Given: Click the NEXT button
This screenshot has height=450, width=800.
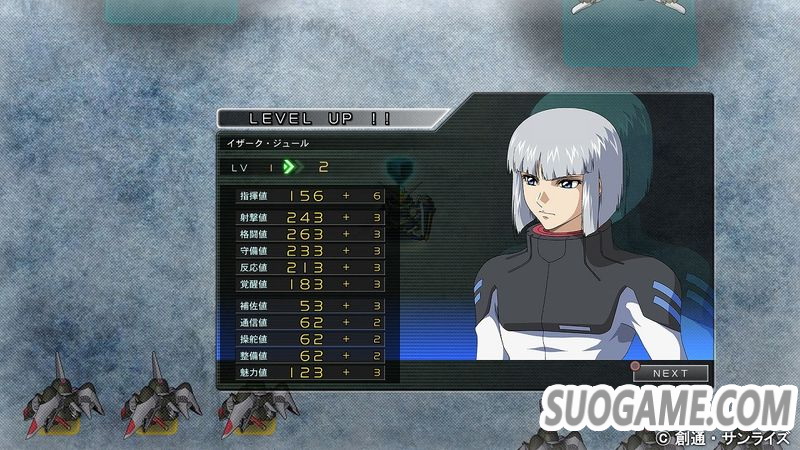Looking at the screenshot, I should pos(671,373).
